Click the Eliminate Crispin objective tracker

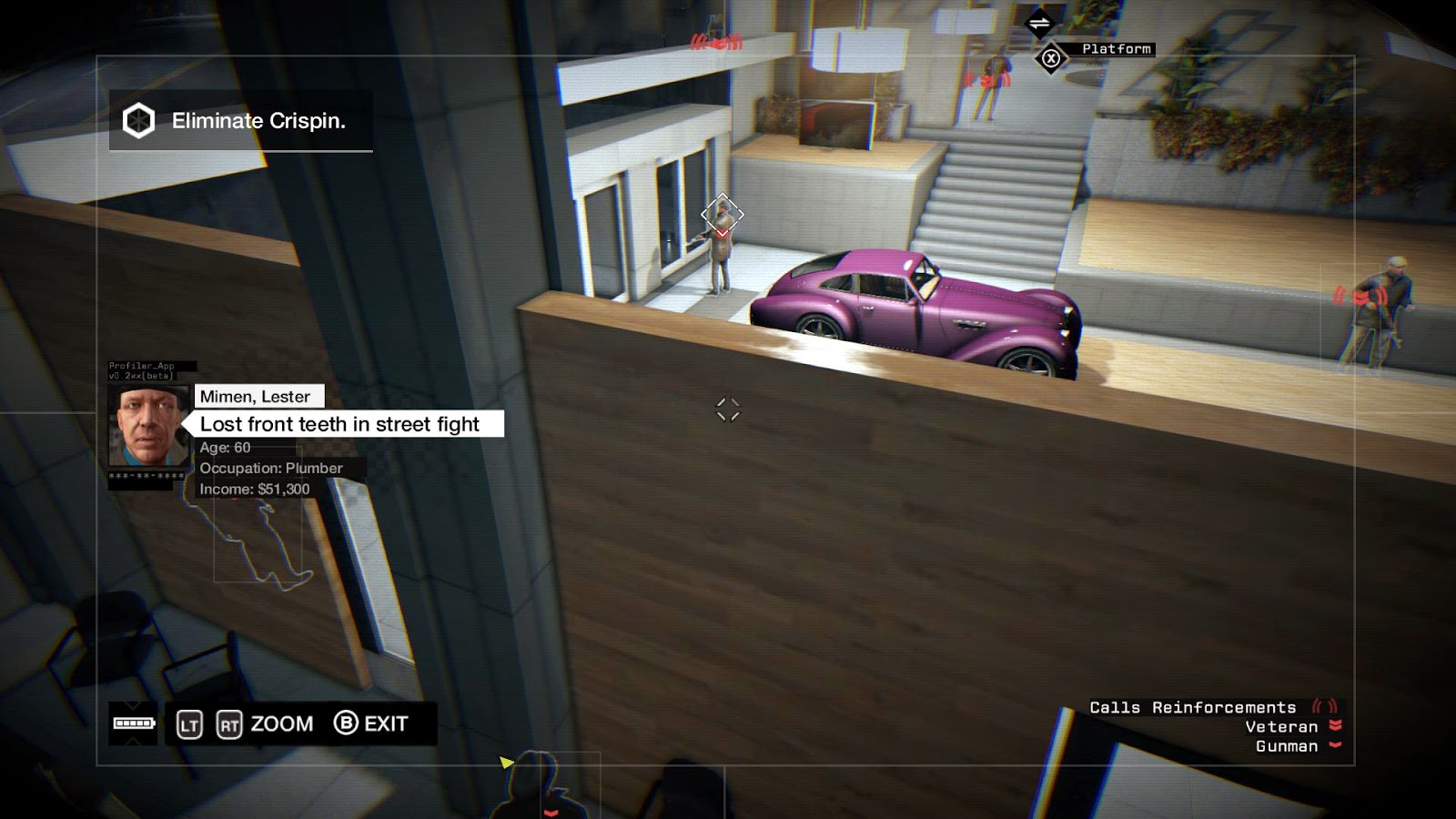click(x=241, y=121)
